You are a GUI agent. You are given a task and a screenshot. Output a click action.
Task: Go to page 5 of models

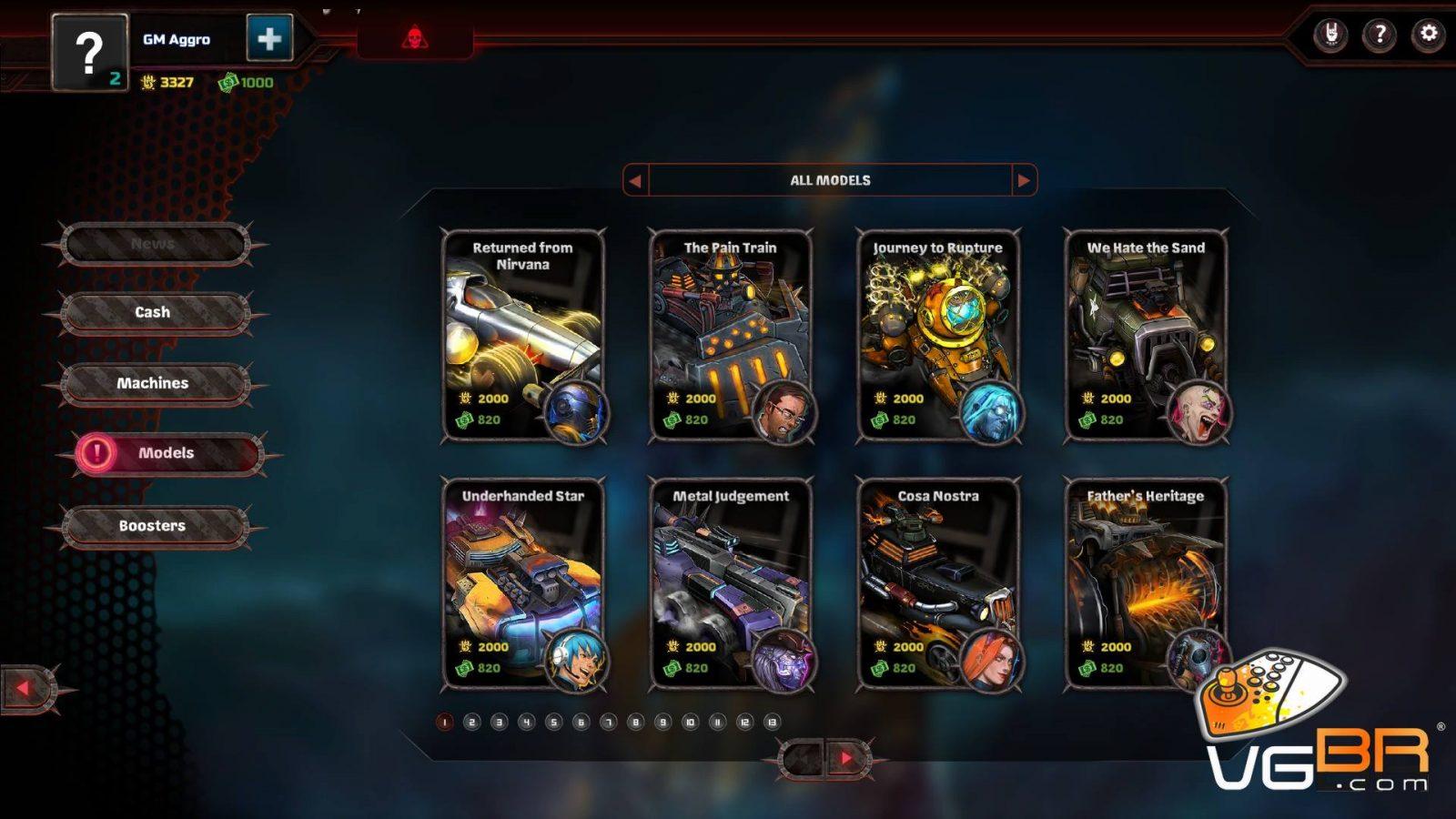click(553, 723)
